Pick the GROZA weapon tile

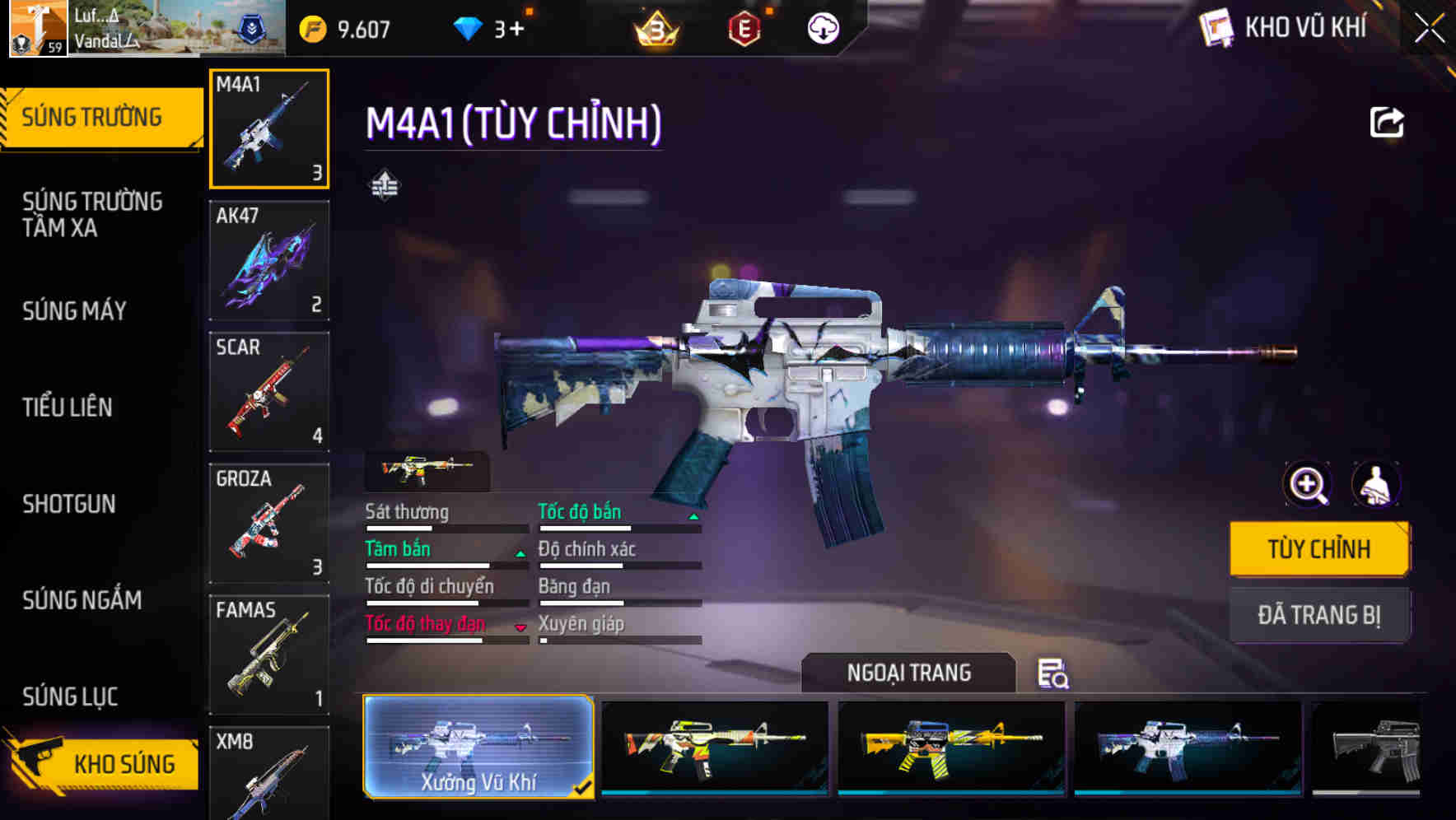[x=269, y=524]
